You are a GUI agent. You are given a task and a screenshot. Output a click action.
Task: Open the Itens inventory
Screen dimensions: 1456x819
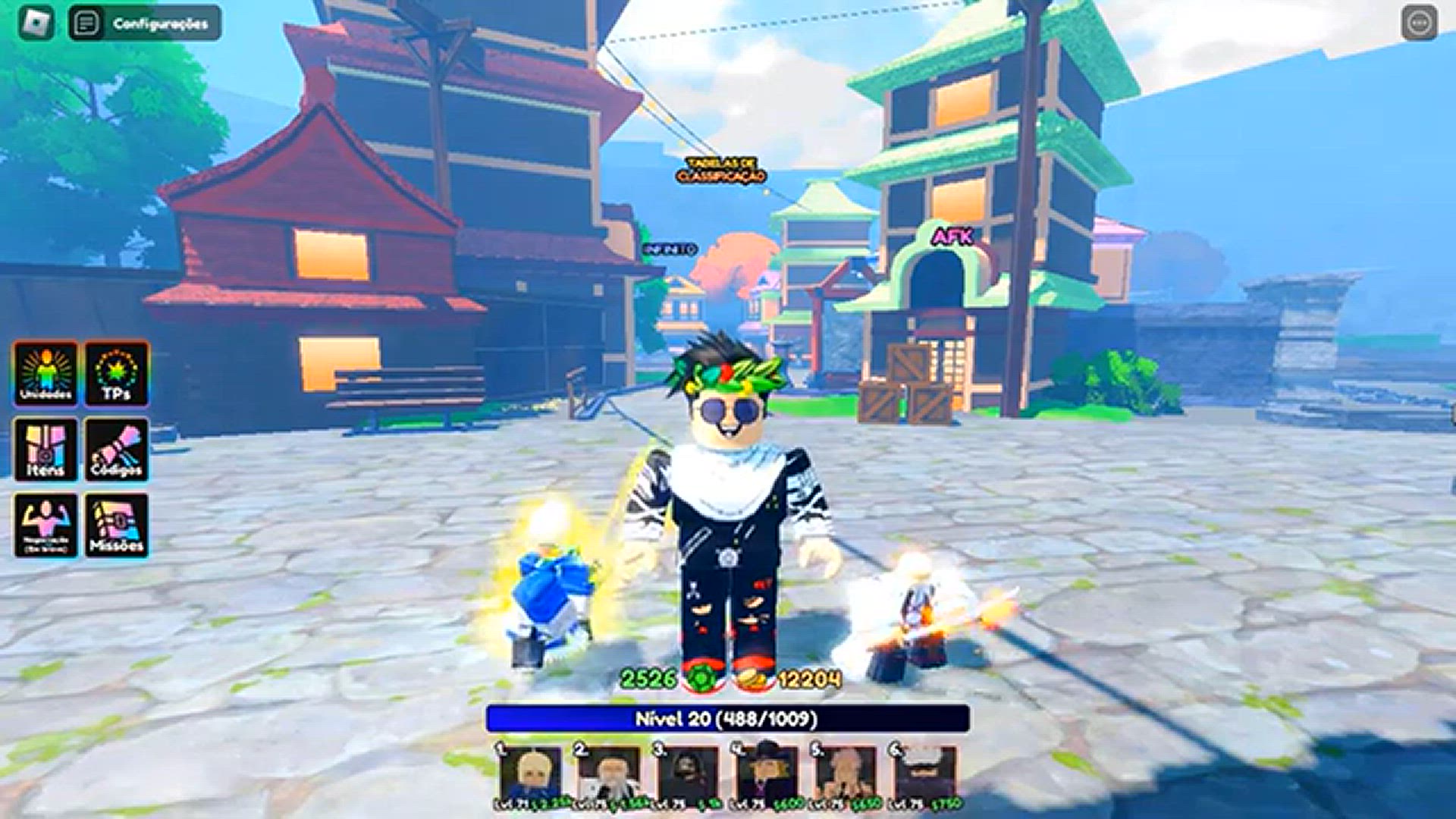click(45, 449)
